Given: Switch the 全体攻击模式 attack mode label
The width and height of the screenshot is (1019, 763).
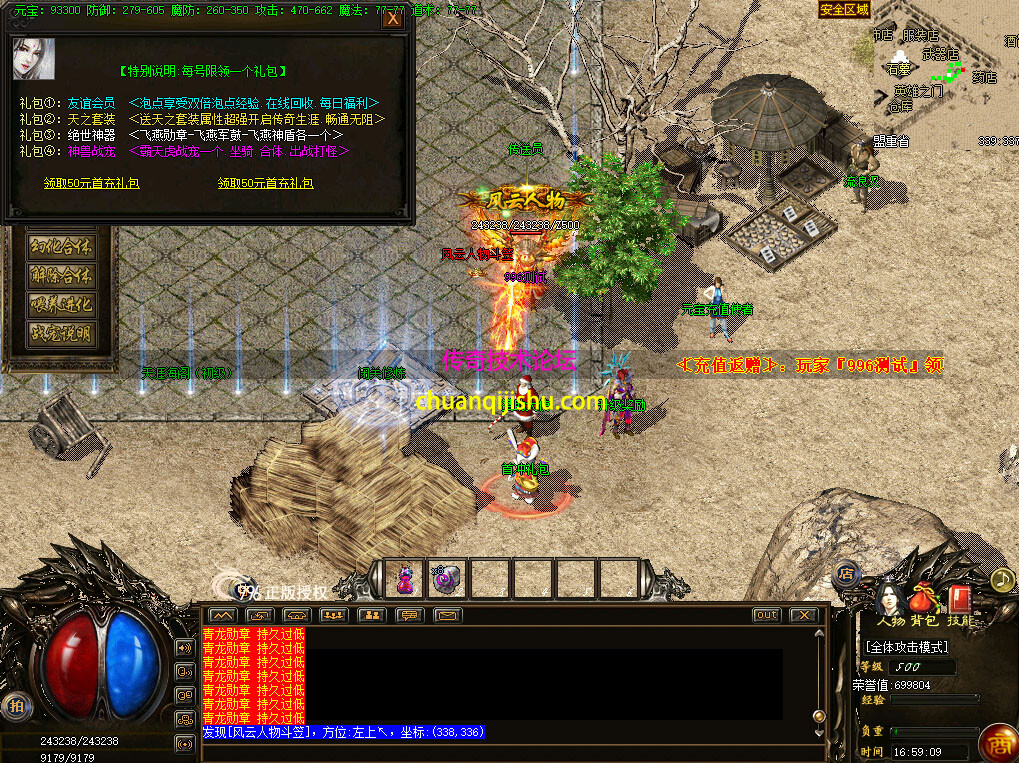Looking at the screenshot, I should 907,647.
